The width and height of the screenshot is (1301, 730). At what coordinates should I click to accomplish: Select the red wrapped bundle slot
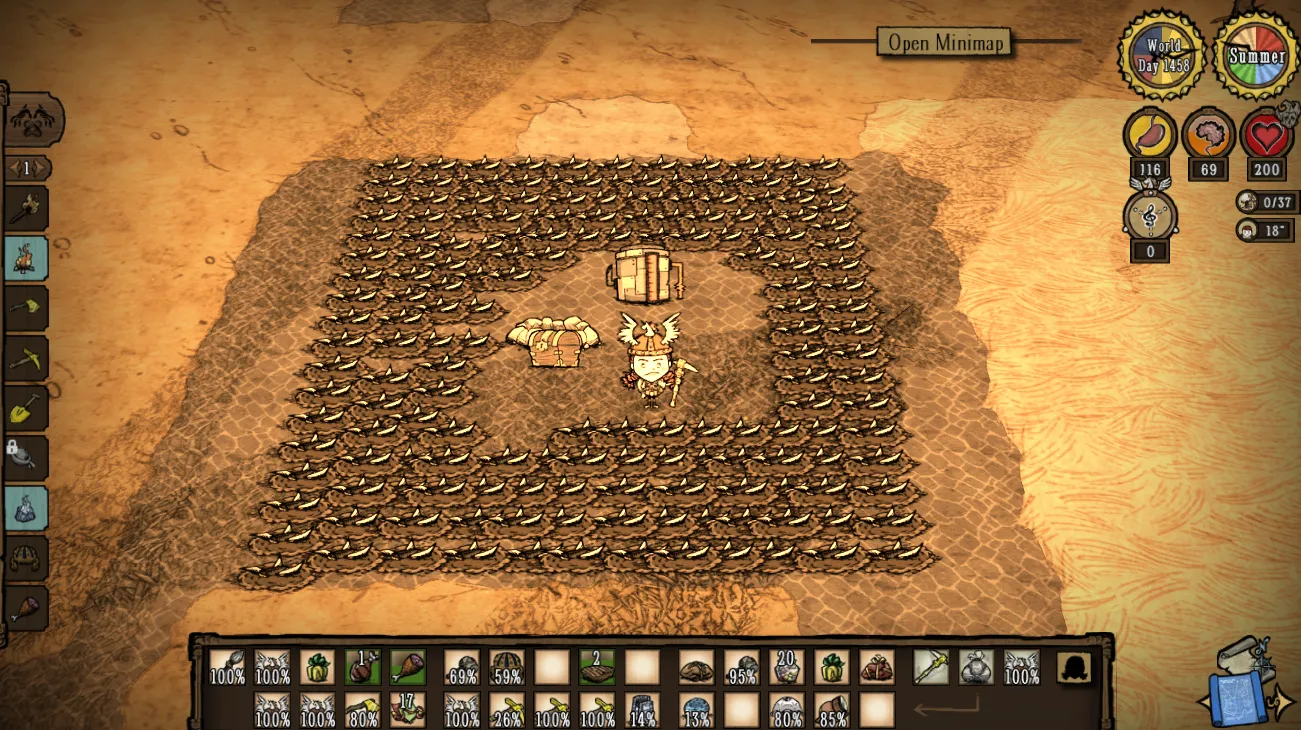(x=877, y=667)
